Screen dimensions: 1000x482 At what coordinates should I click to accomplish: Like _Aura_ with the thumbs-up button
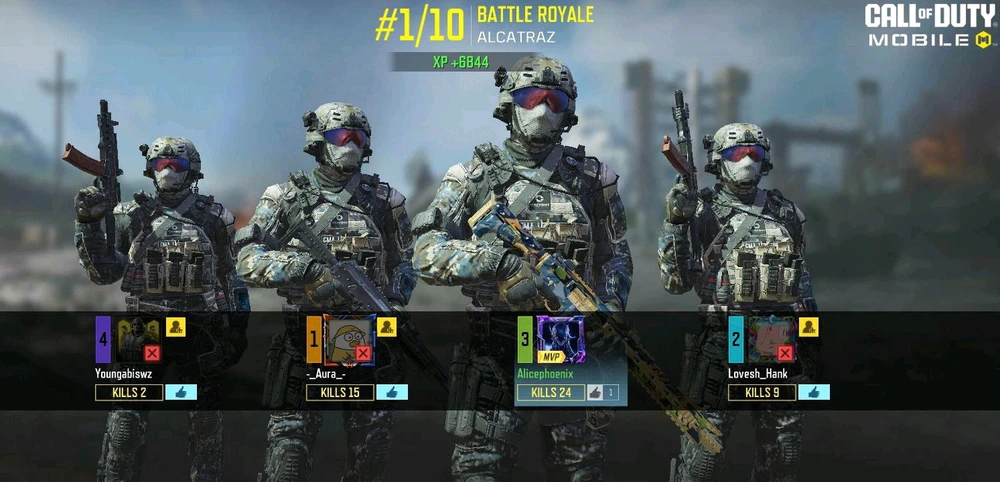[x=392, y=392]
